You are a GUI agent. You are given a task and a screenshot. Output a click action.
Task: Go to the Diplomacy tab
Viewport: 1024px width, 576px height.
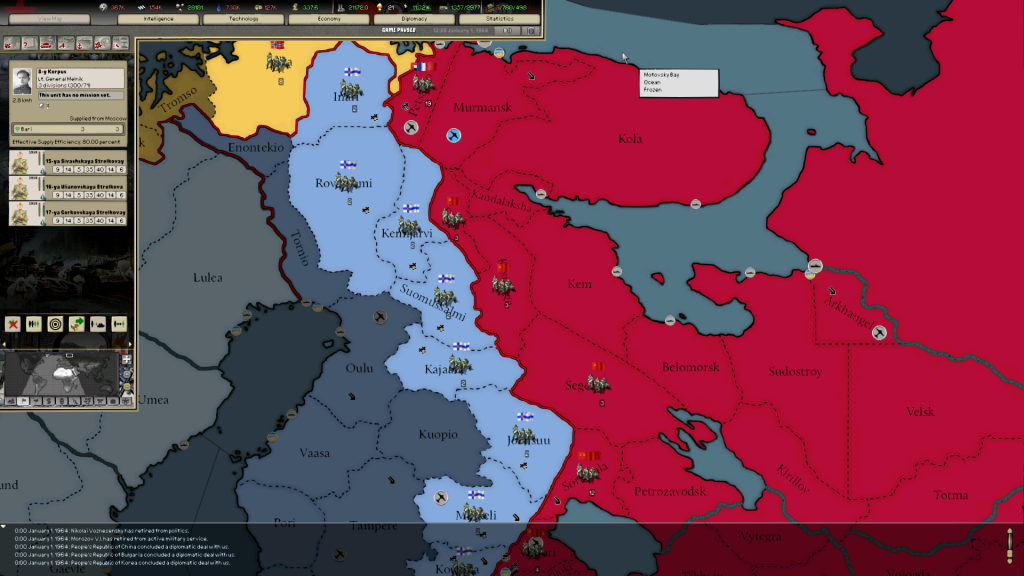click(414, 18)
